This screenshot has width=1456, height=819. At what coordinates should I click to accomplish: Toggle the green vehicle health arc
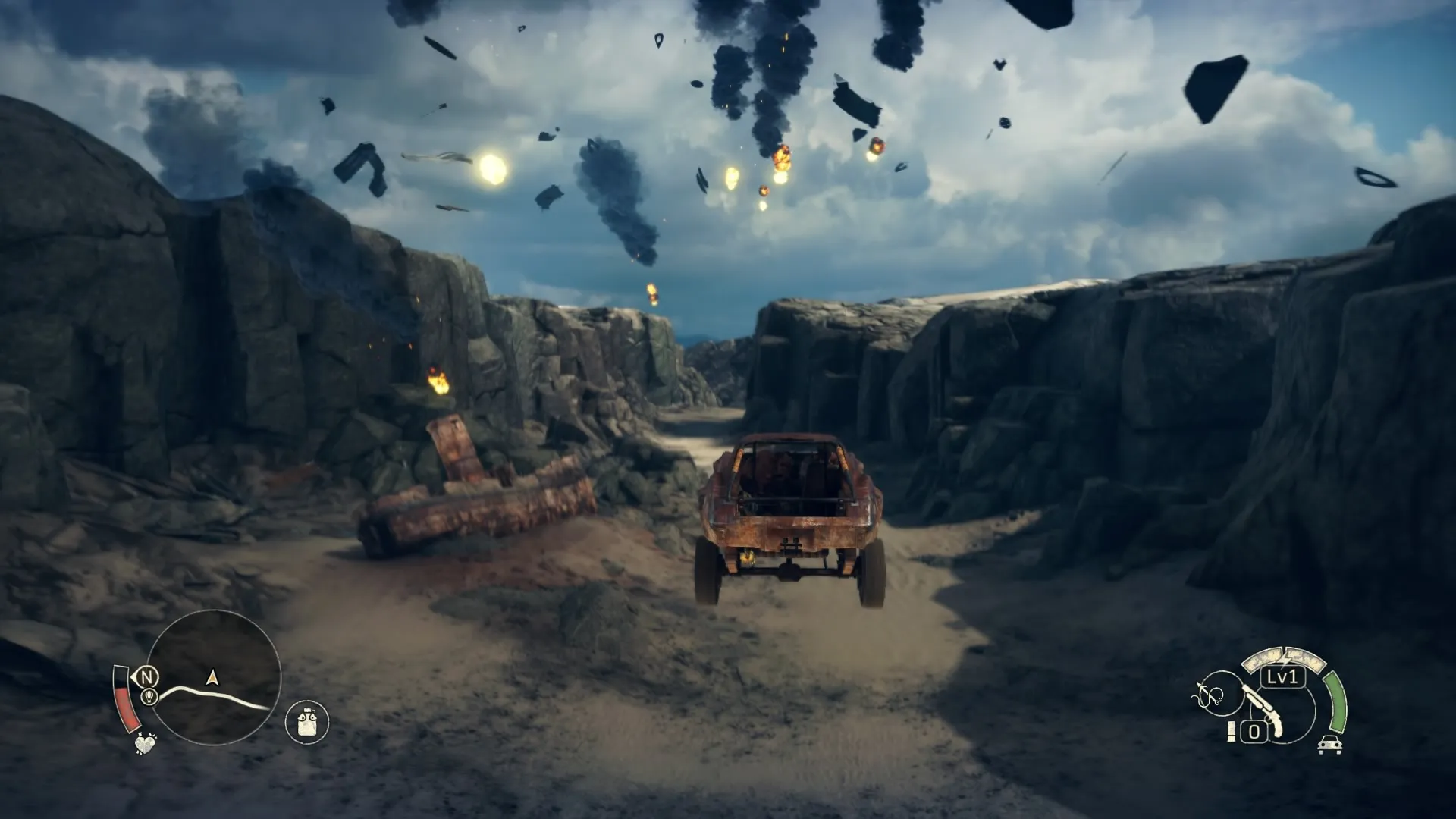tap(1337, 703)
